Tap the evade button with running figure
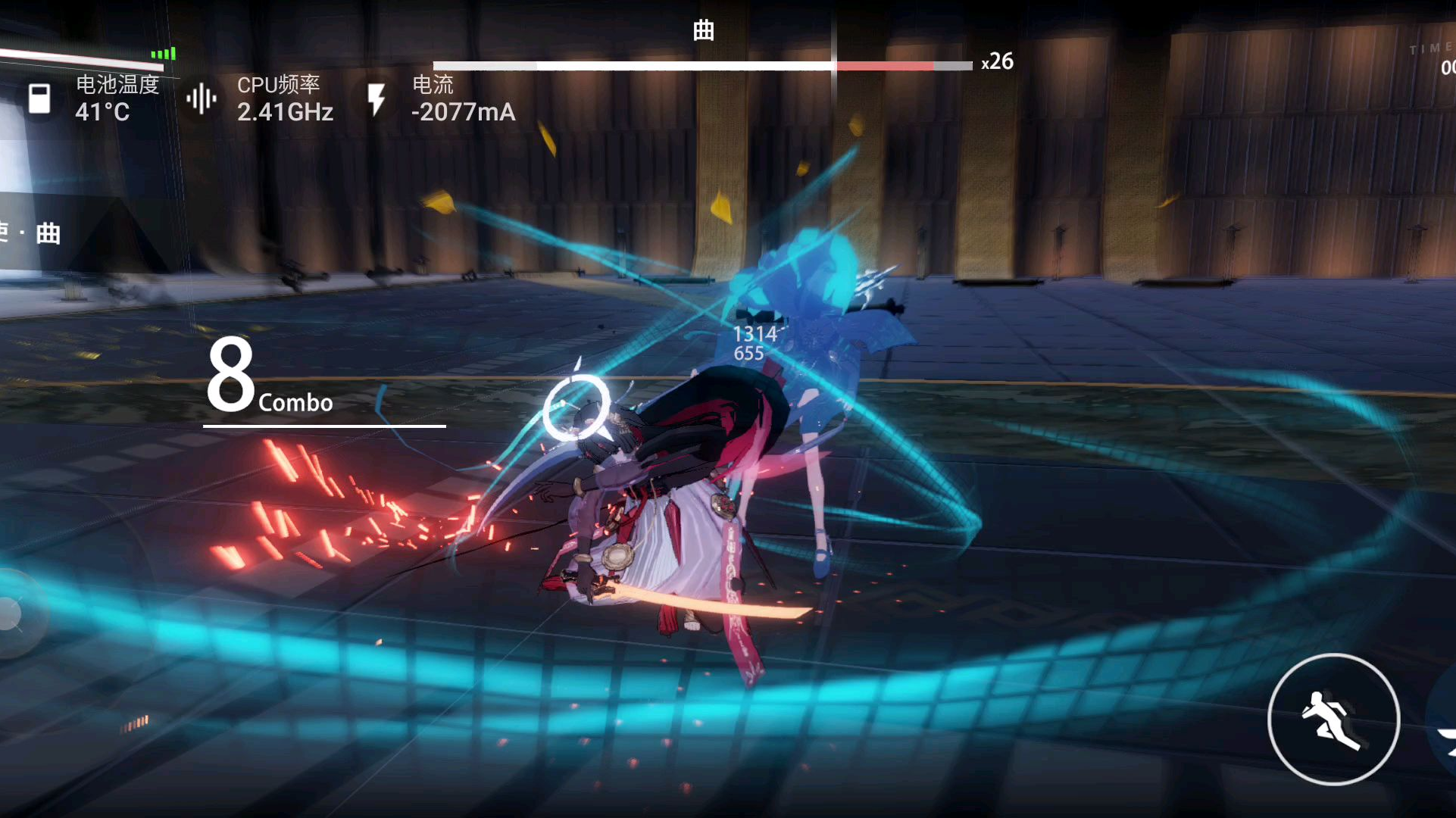The height and width of the screenshot is (818, 1456). (x=1333, y=720)
